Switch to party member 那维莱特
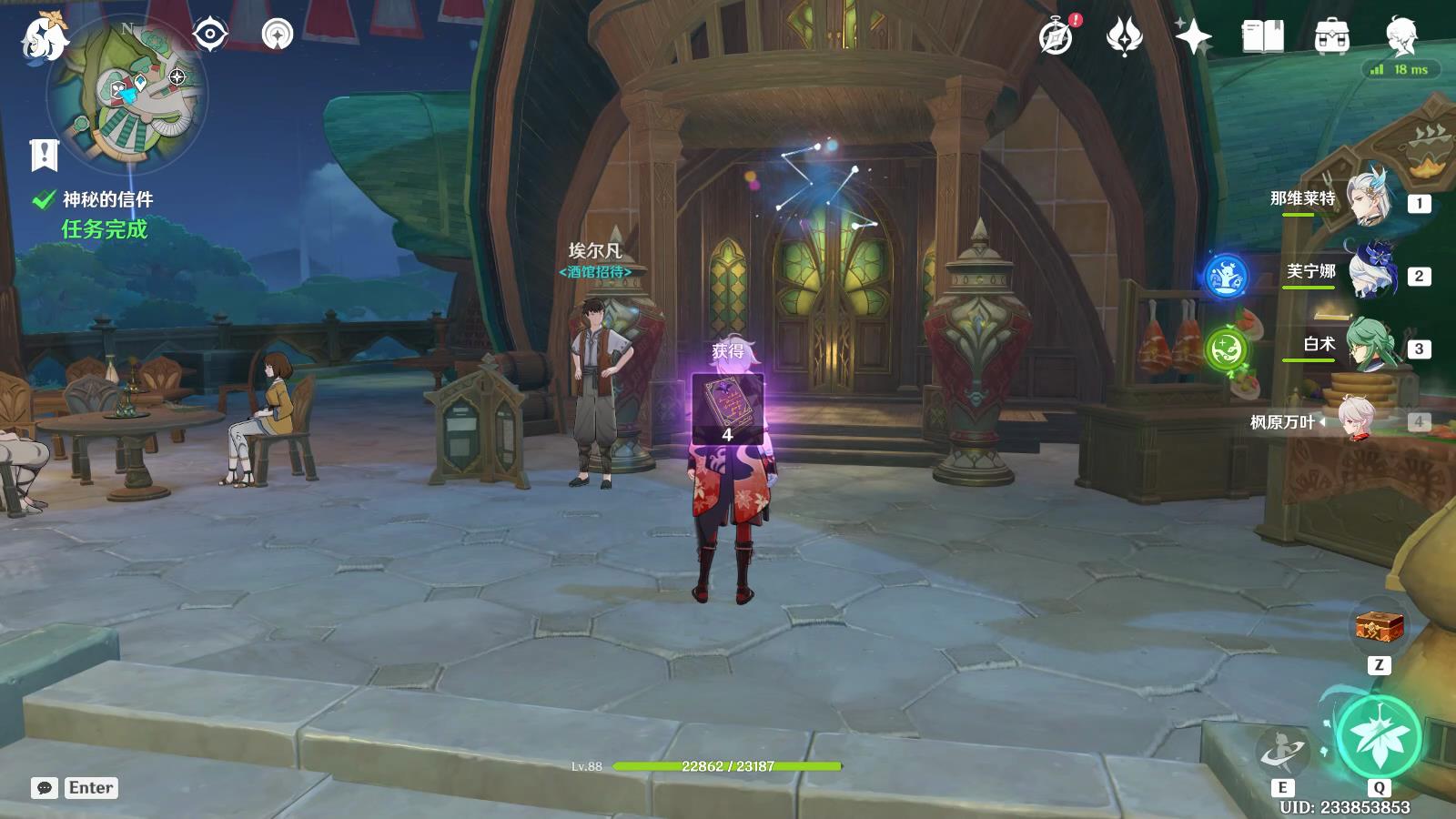 tap(1370, 199)
